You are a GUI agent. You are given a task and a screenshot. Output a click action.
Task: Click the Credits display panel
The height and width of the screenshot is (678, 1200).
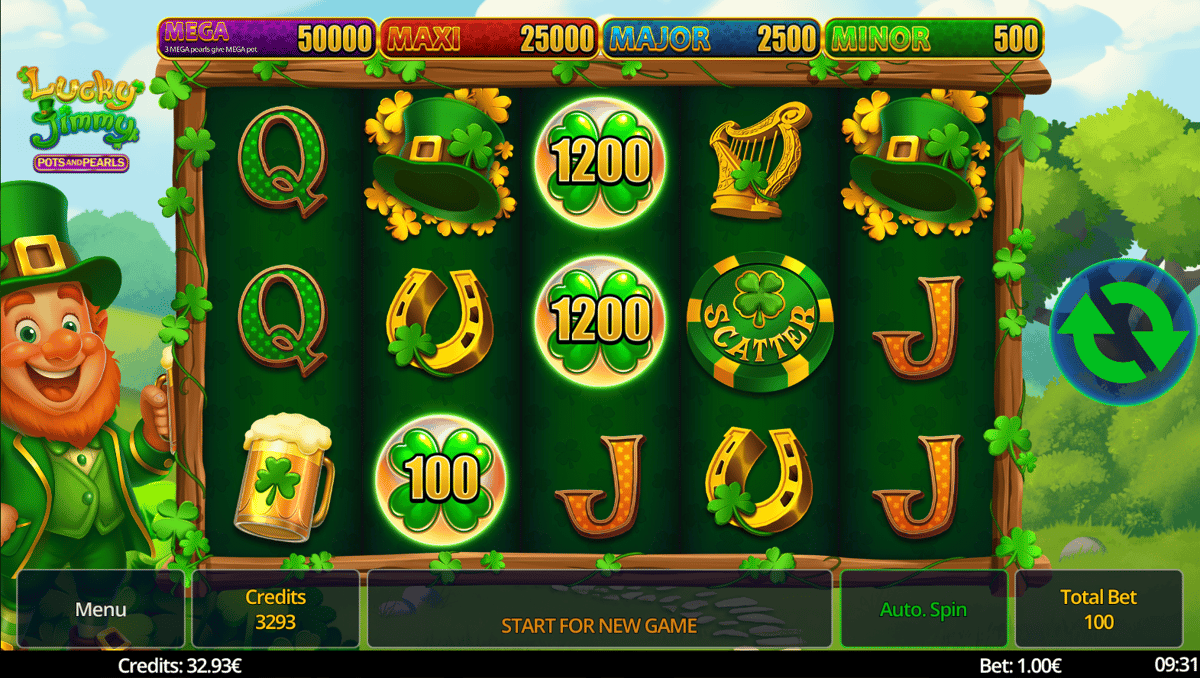click(276, 609)
